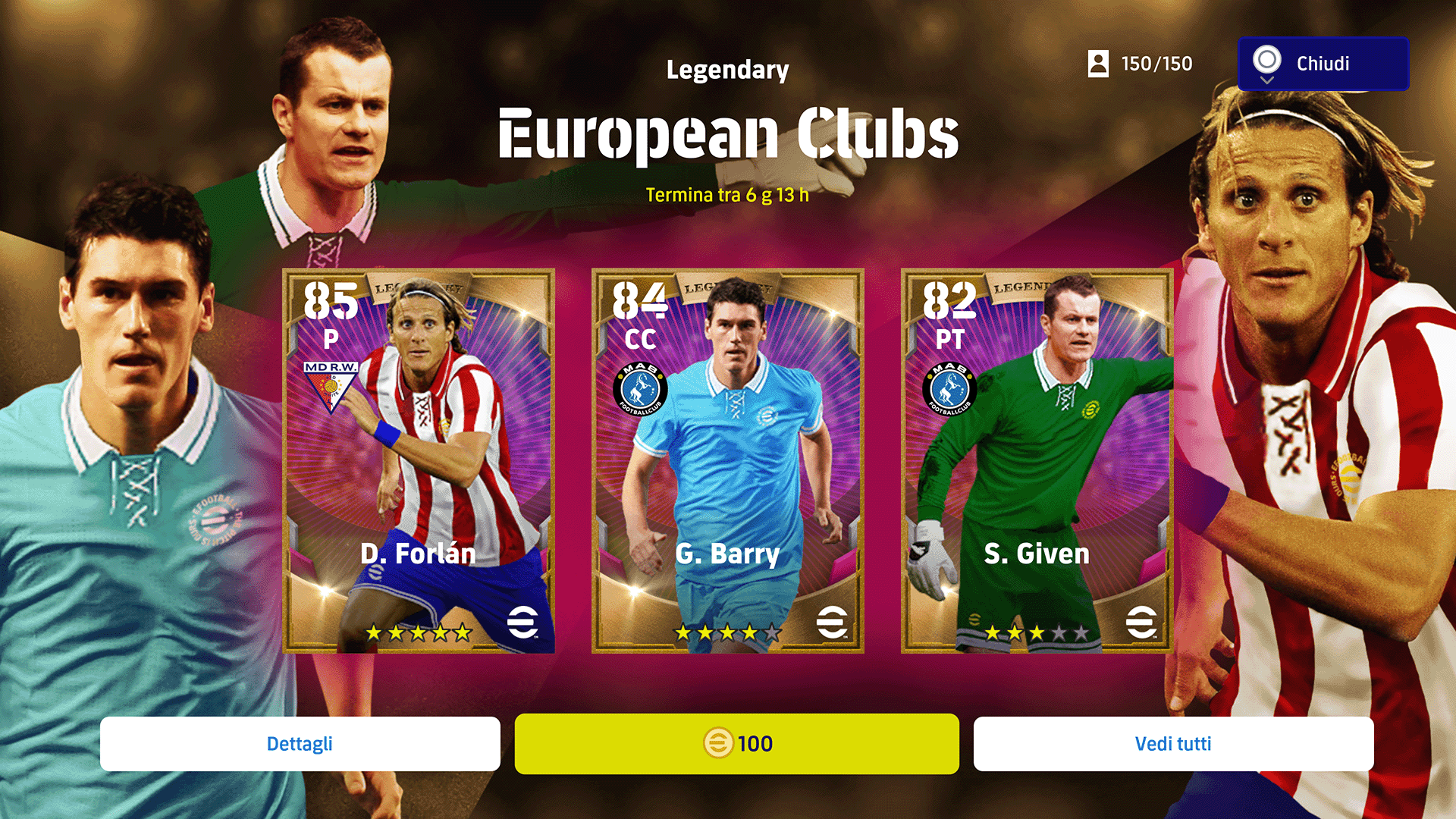Viewport: 1456px width, 819px height.
Task: Open the Dettagli details button
Action: point(300,744)
